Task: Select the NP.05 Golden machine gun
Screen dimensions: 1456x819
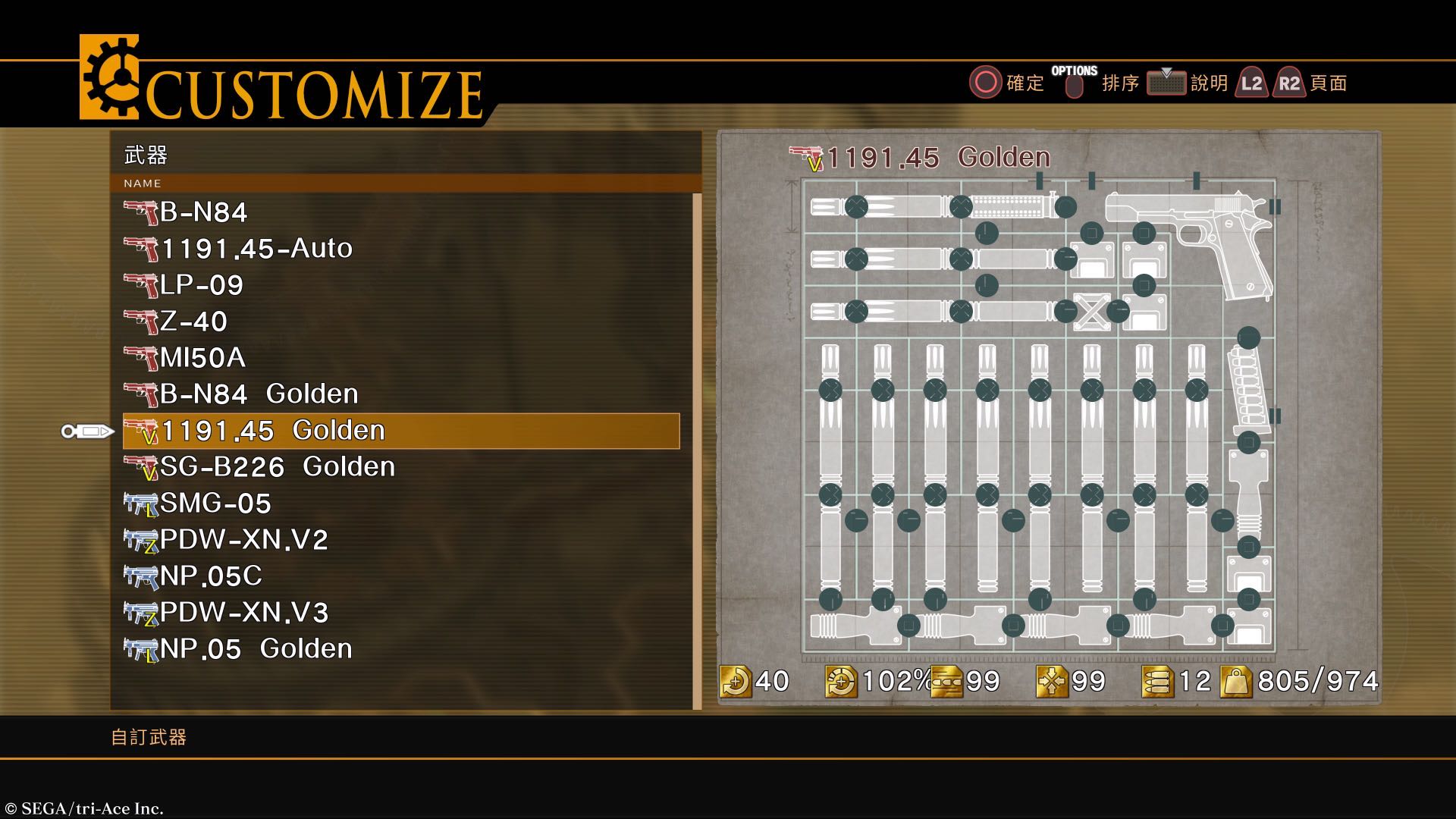Action: (x=256, y=649)
